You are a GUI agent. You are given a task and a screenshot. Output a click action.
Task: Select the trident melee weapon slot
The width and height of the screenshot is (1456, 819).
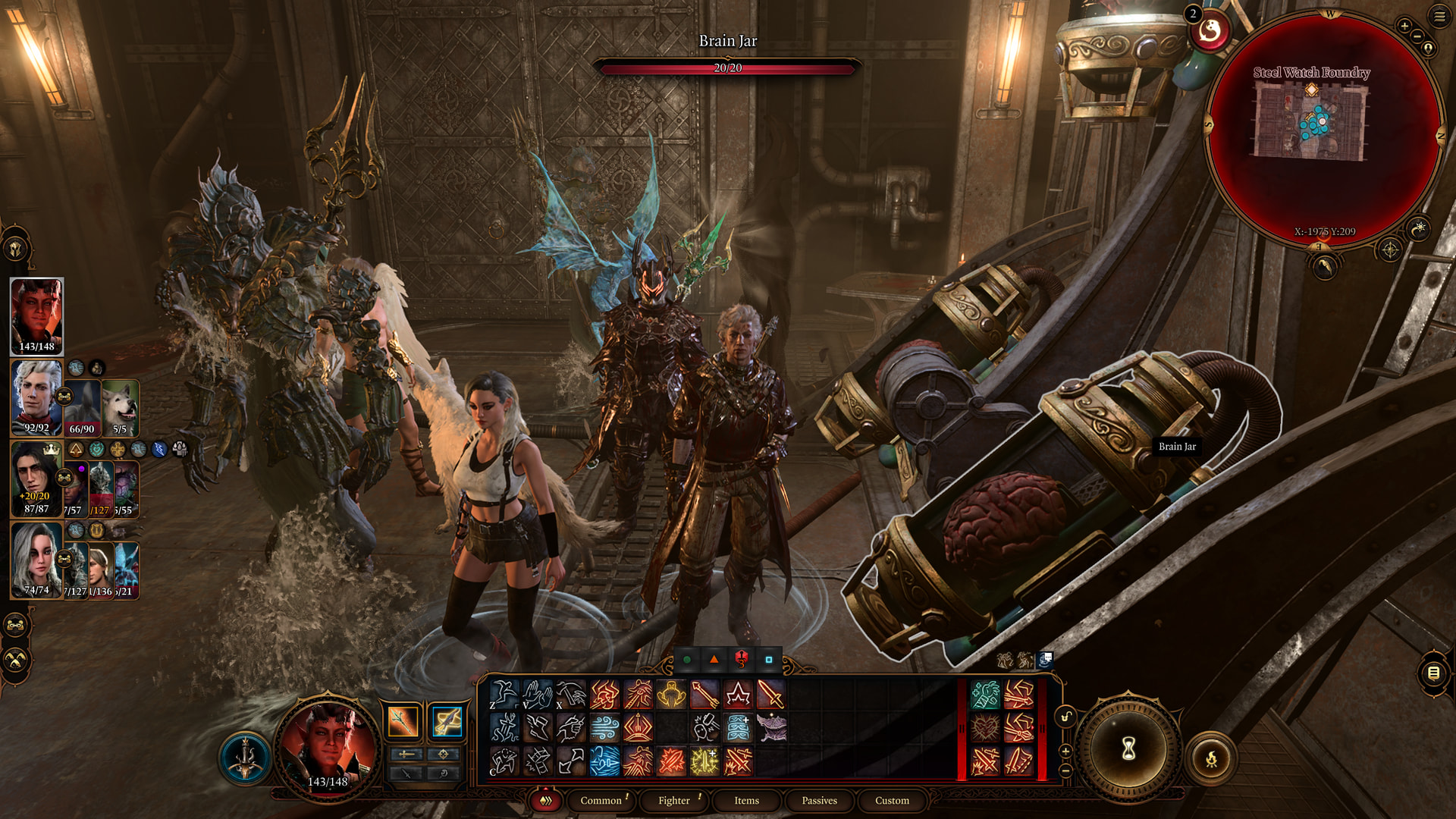(403, 721)
